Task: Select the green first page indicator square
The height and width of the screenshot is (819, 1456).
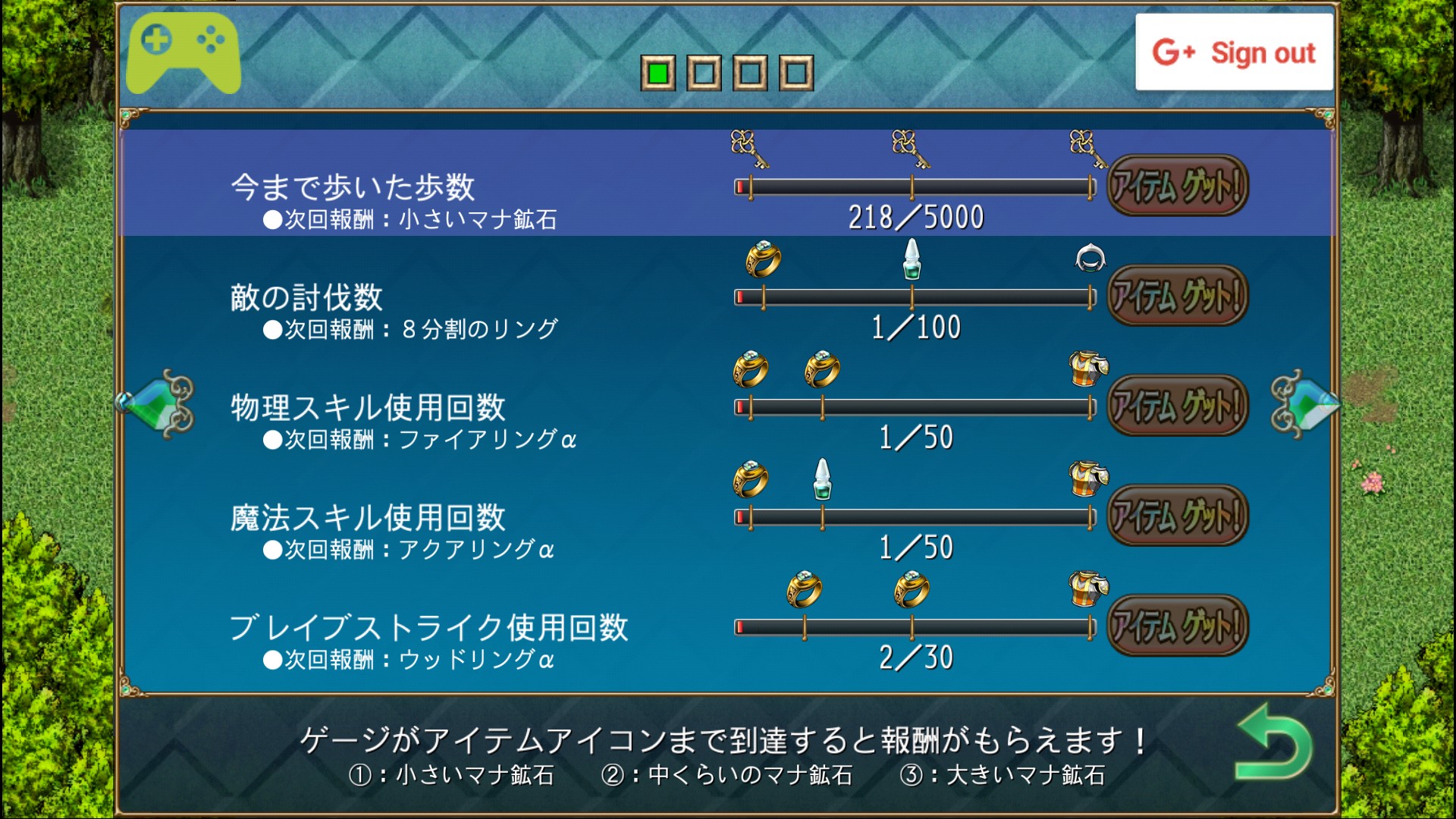Action: click(x=657, y=74)
